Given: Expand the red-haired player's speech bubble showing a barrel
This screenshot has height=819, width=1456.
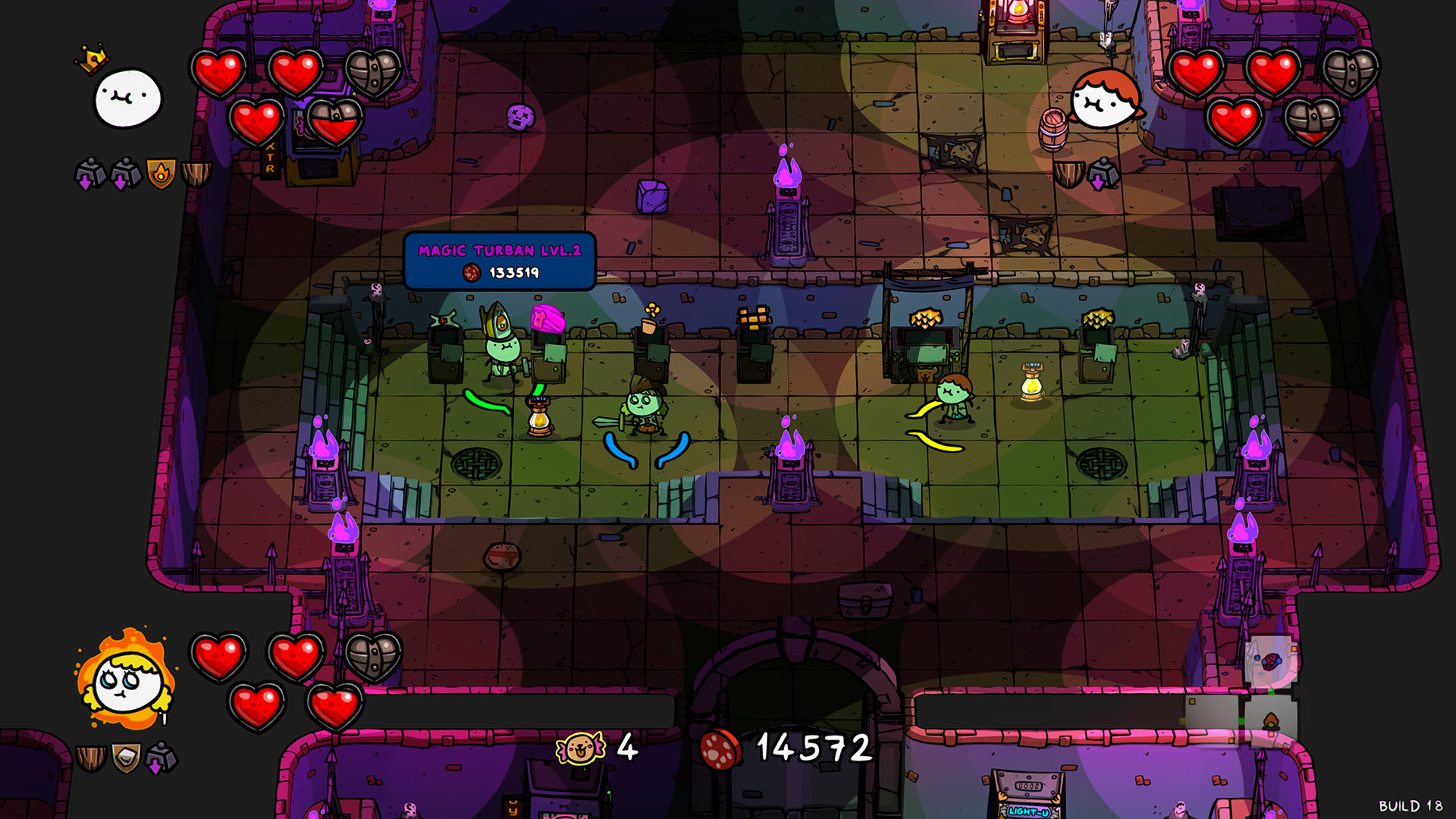Looking at the screenshot, I should pyautogui.click(x=1107, y=99).
